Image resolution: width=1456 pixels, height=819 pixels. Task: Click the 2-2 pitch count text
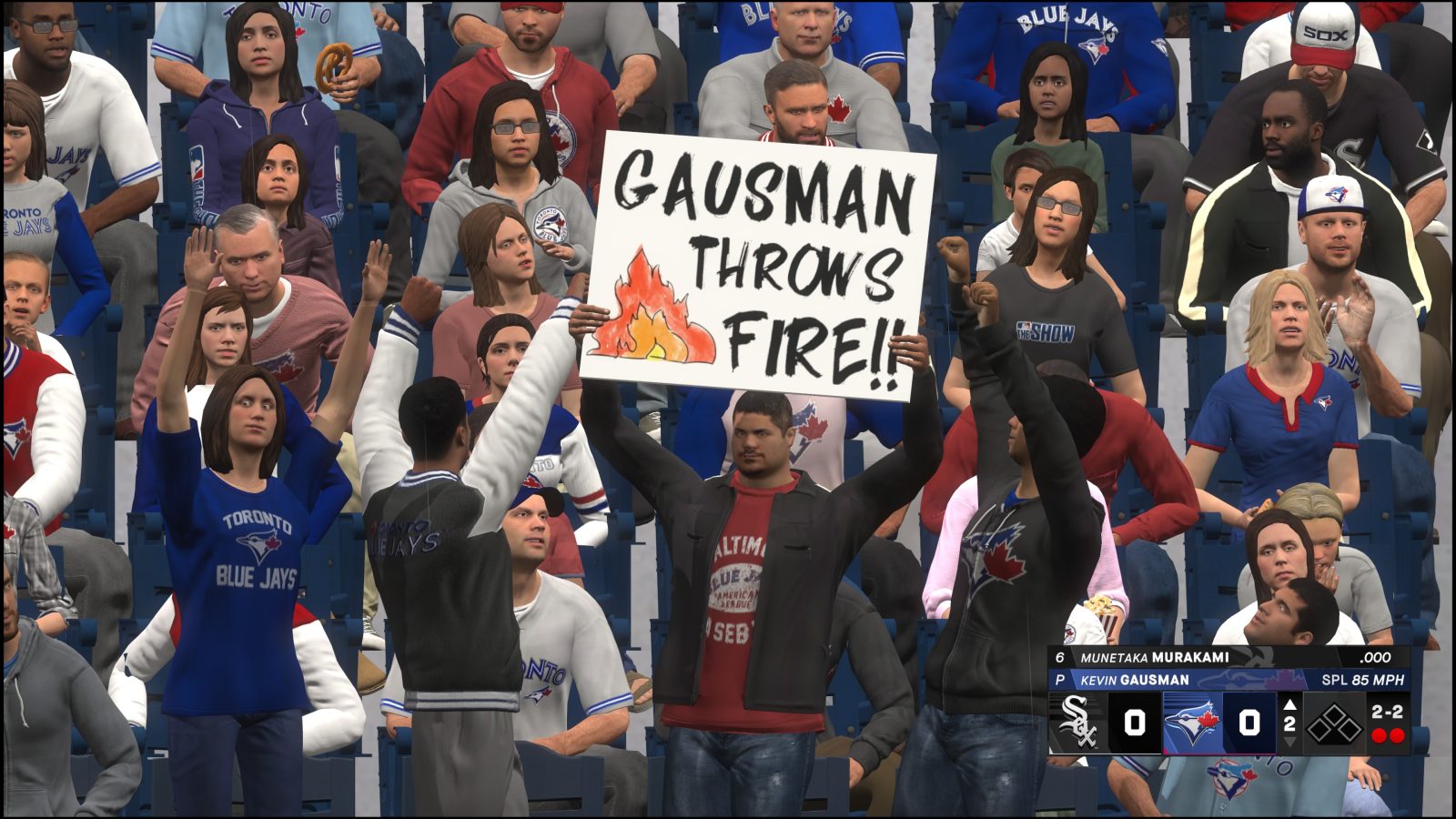(1387, 712)
